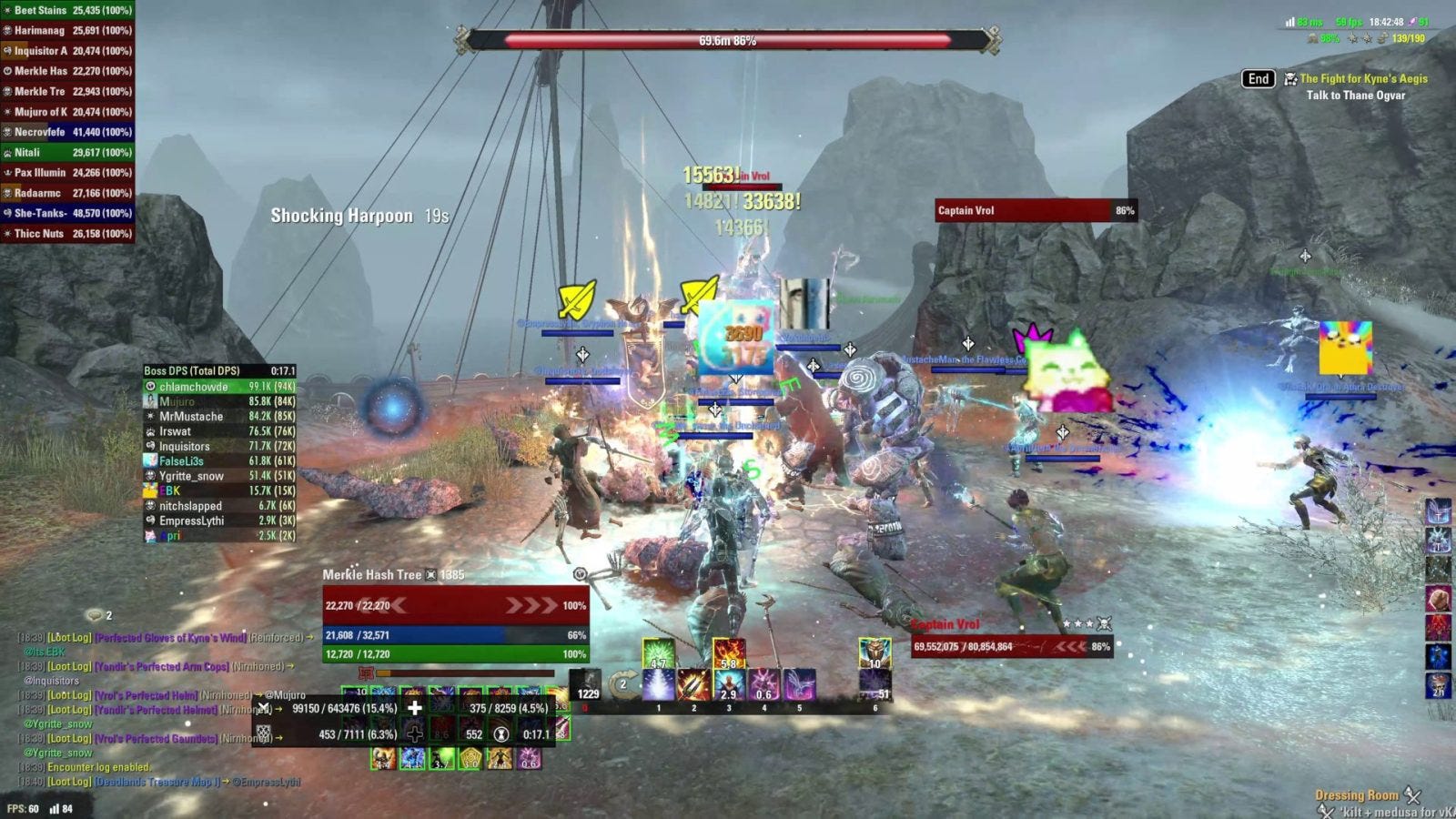The image size is (1456, 819).
Task: Activate the ultimate ability showing 51
Action: coord(875,685)
